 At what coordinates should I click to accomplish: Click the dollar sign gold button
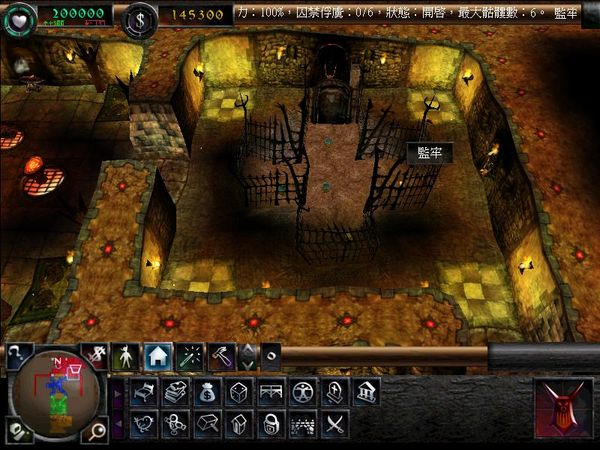[139, 18]
